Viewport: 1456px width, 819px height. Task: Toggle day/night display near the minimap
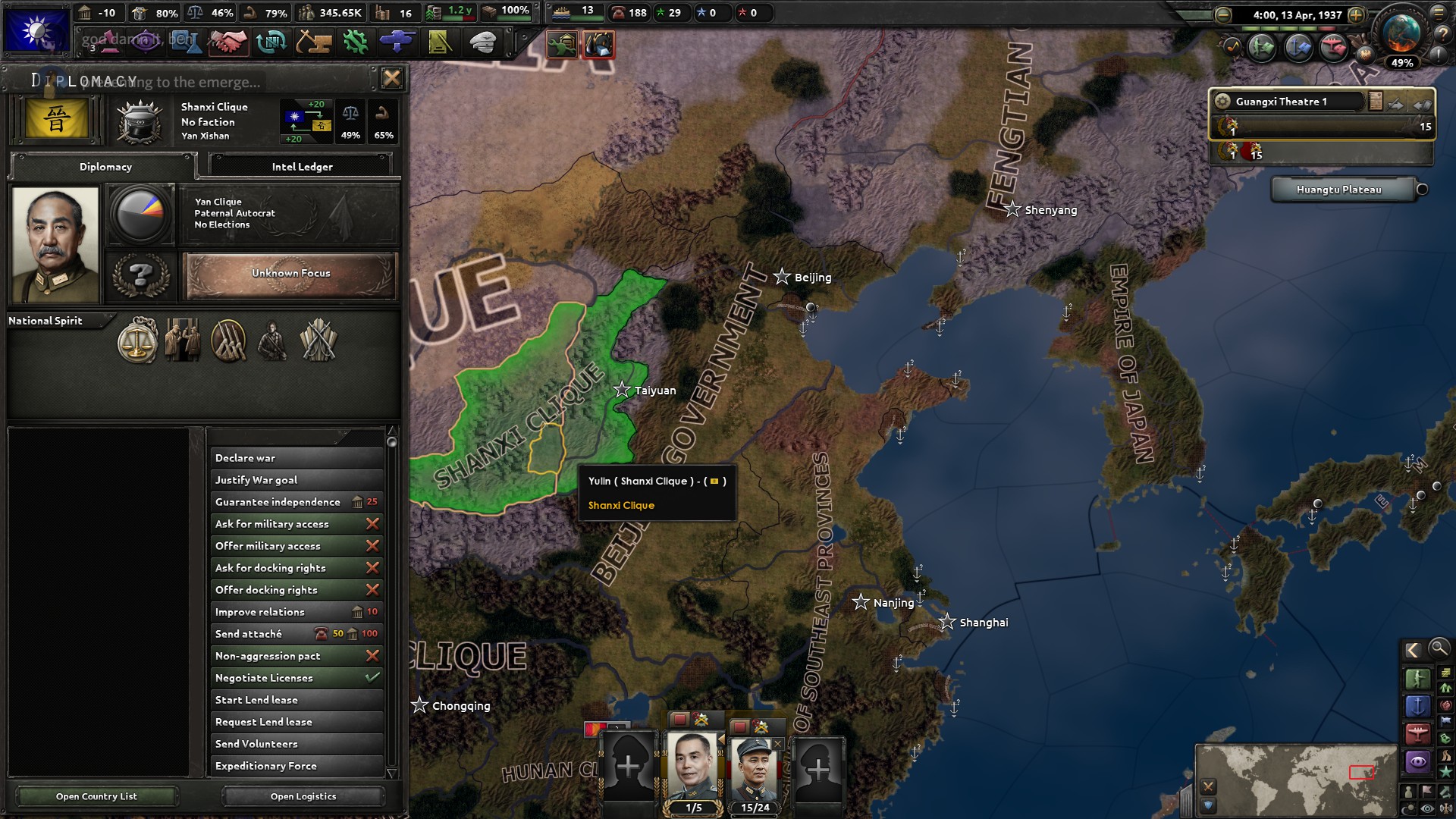pos(1410,807)
